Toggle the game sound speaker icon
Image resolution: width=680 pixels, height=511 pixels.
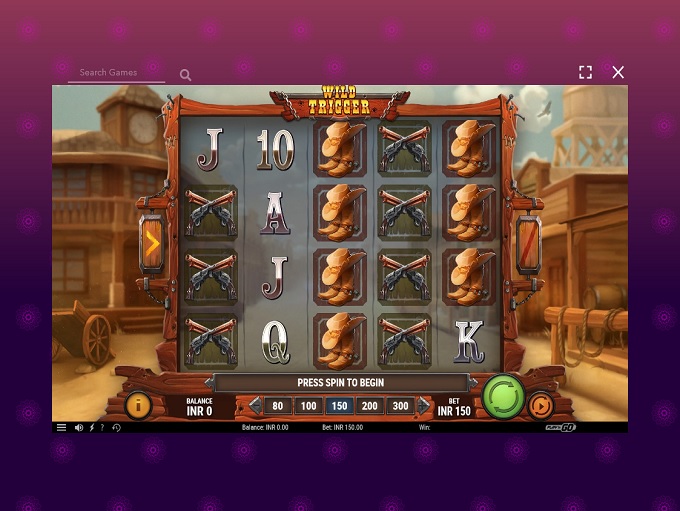point(79,428)
